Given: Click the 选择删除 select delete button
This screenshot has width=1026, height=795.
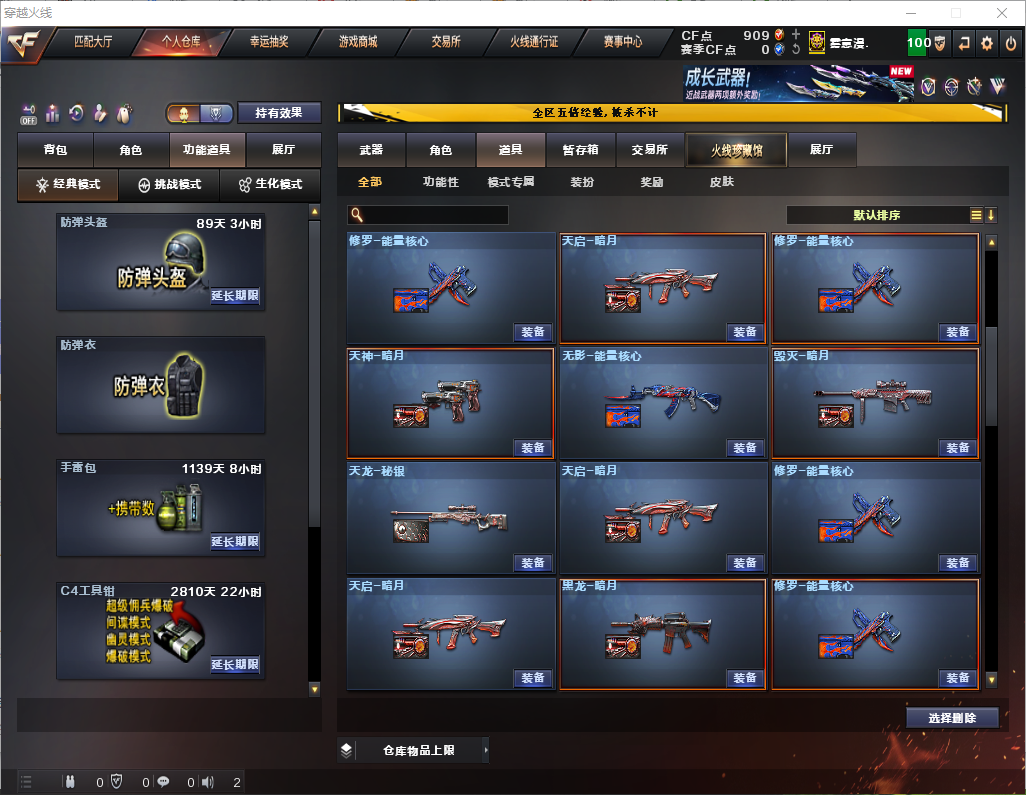Looking at the screenshot, I should [952, 718].
